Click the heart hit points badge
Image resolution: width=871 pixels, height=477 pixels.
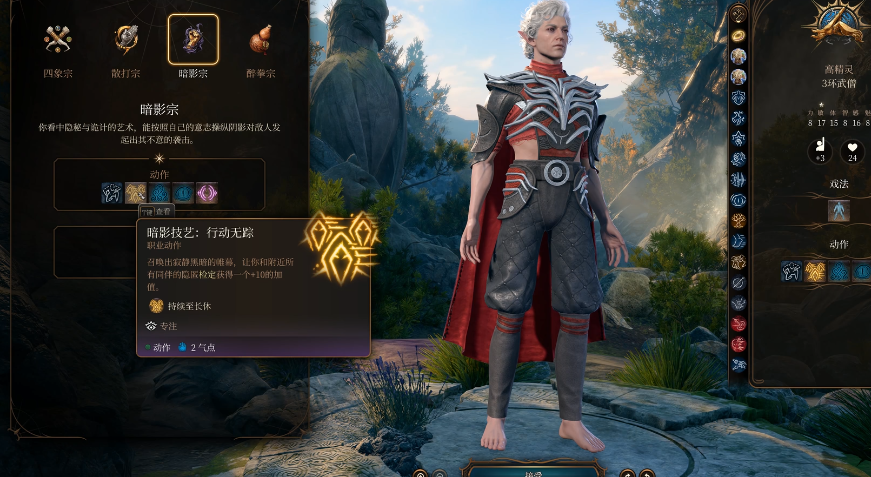853,151
